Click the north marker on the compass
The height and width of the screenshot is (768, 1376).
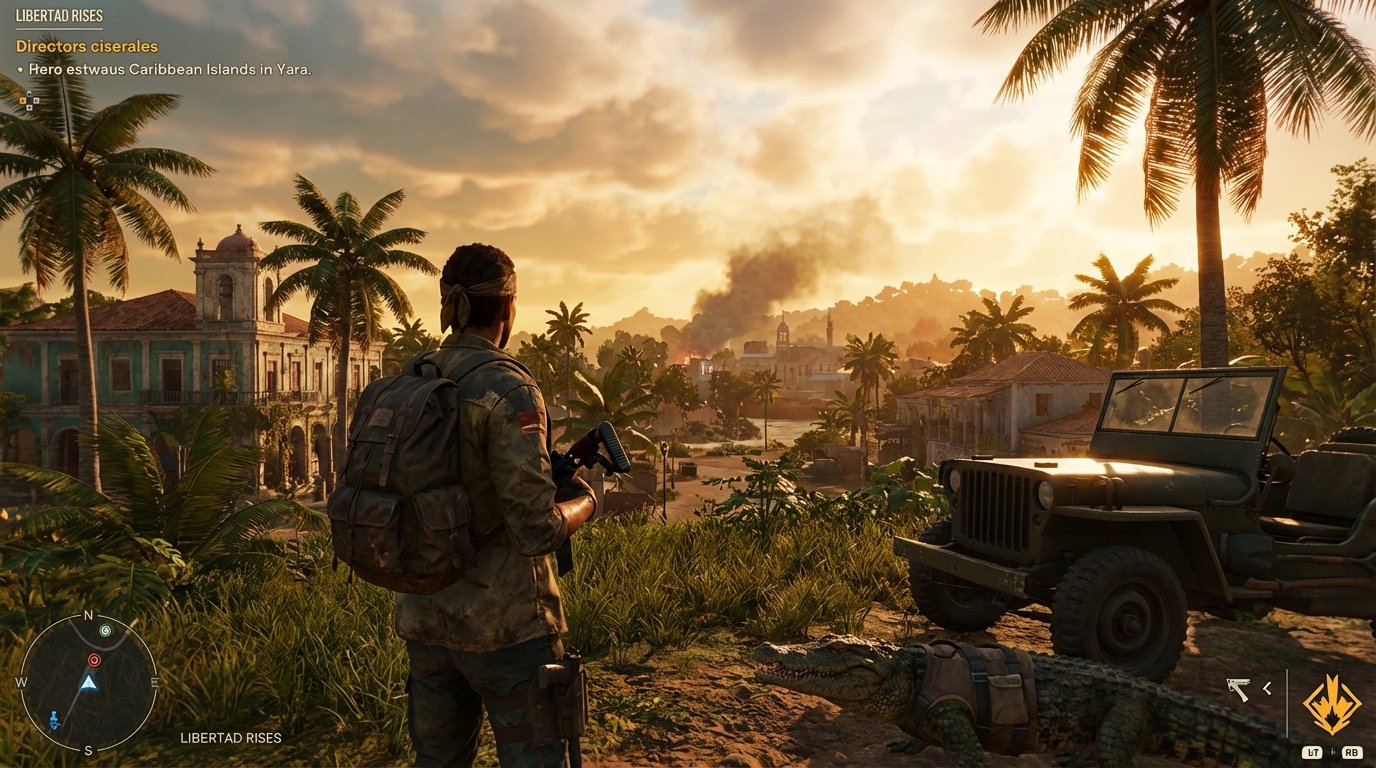point(88,617)
